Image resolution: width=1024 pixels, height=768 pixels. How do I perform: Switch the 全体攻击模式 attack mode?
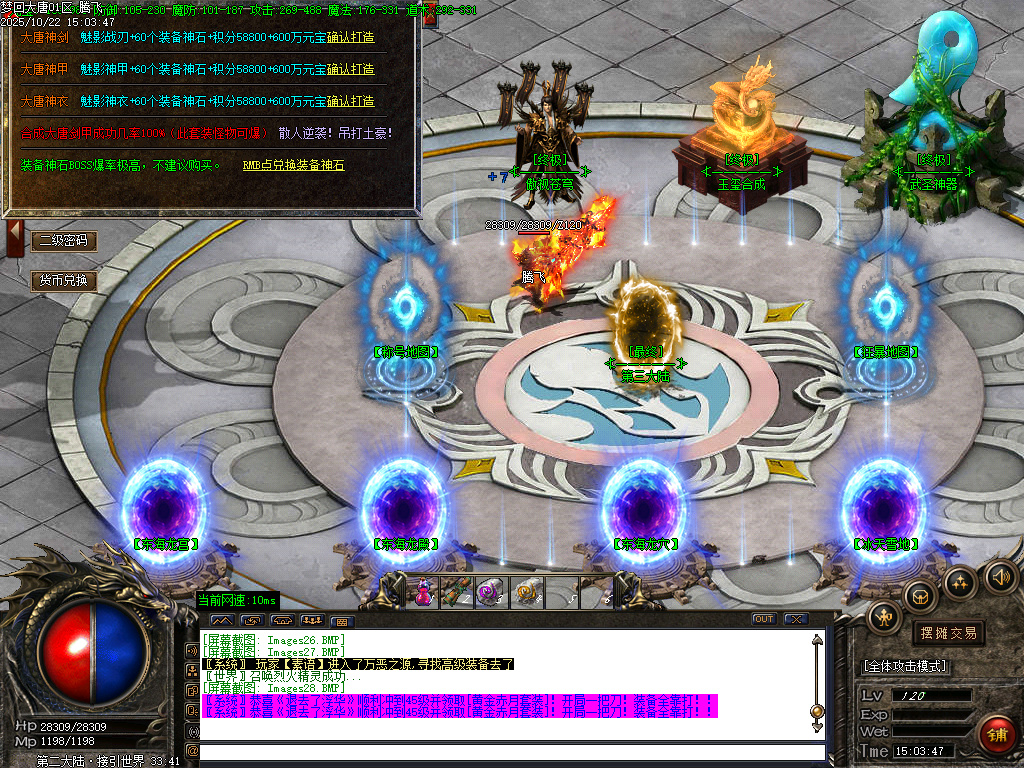(x=905, y=666)
